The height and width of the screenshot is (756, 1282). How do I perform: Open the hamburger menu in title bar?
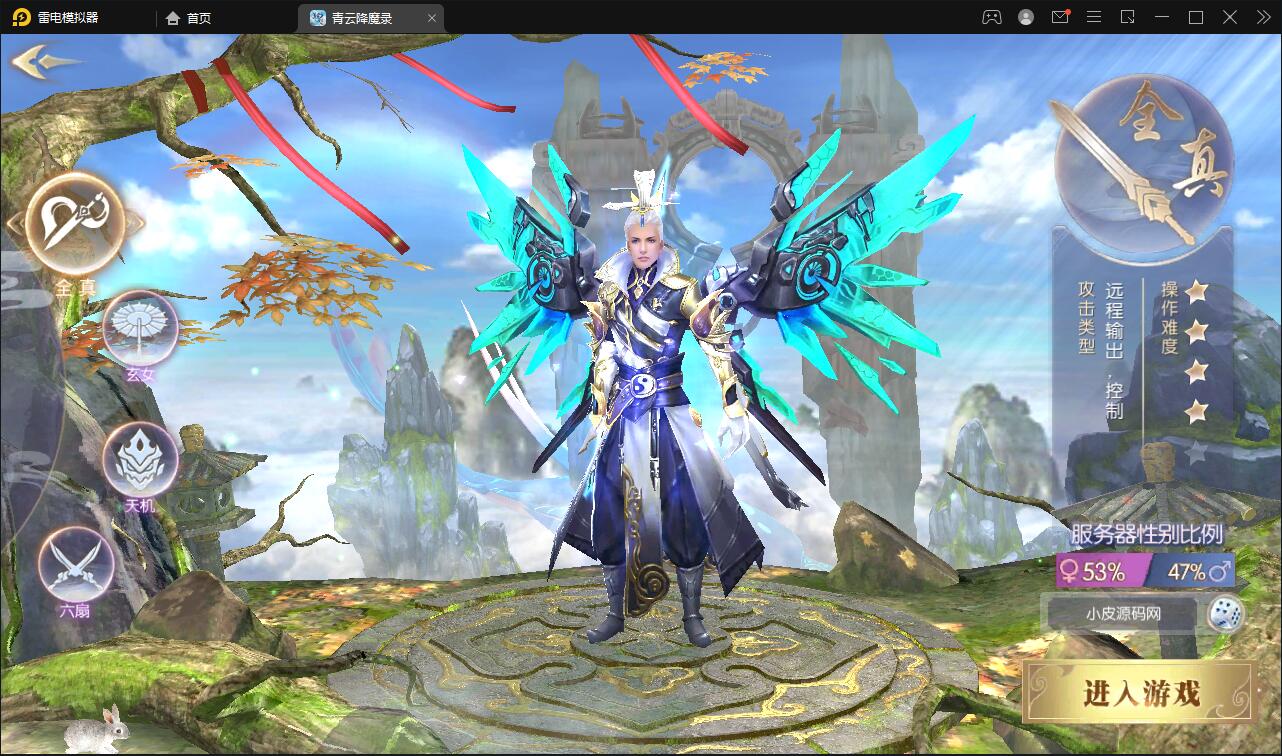point(1094,17)
